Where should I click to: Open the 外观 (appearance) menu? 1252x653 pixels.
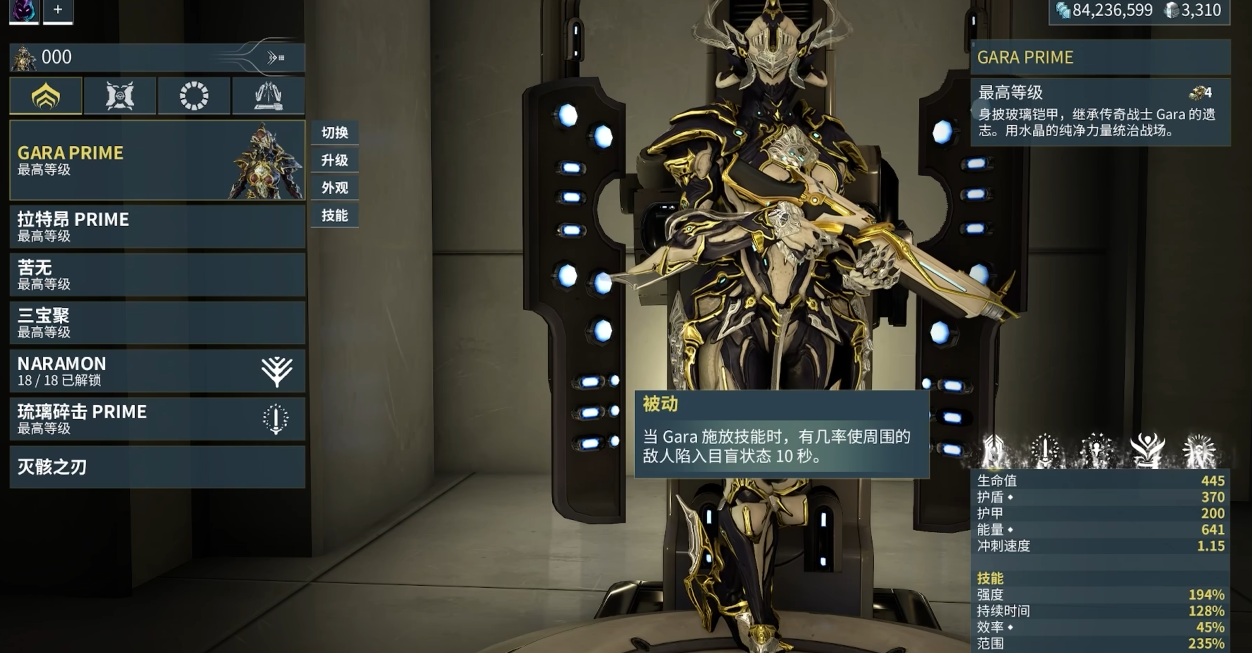tap(334, 187)
